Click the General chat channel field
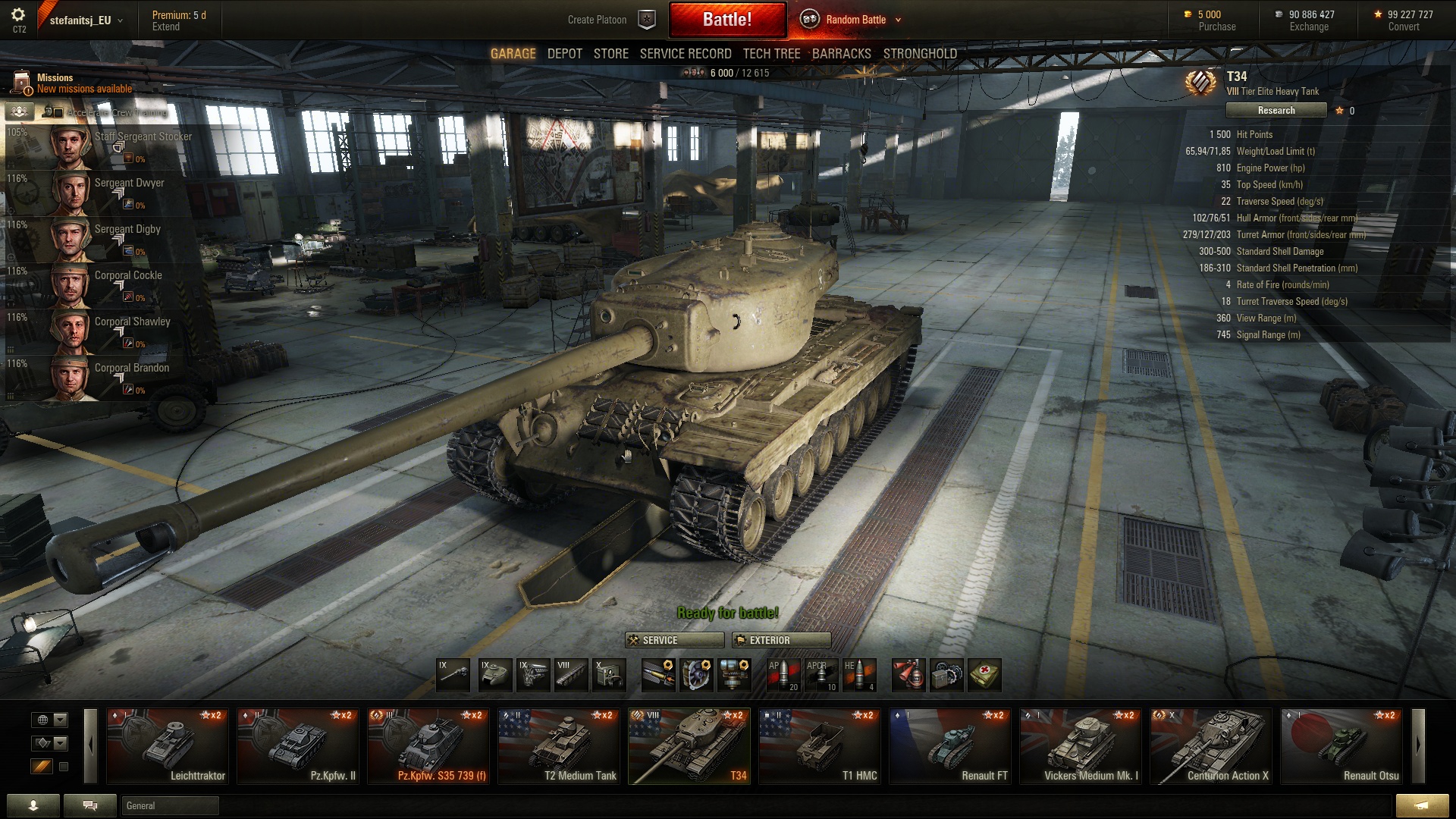Viewport: 1456px width, 819px height. [x=170, y=806]
